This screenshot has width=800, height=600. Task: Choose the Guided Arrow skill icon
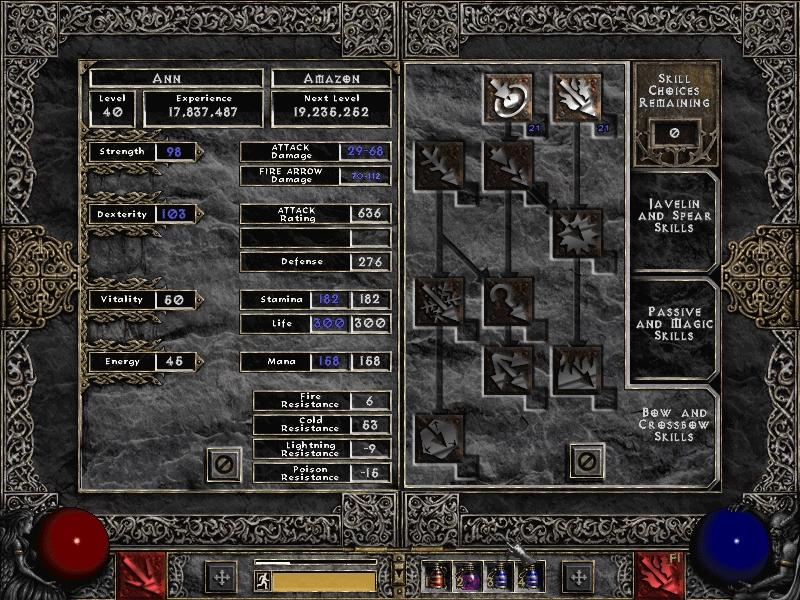click(x=508, y=300)
